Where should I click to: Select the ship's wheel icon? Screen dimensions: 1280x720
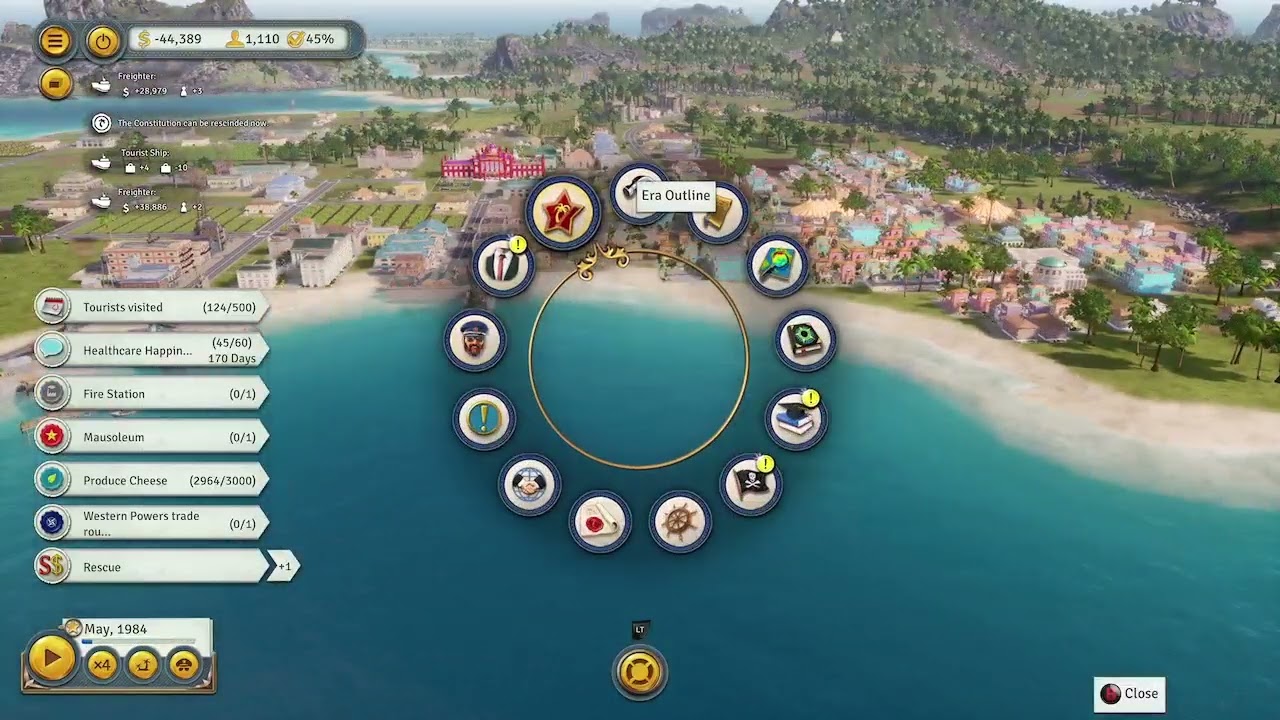680,522
